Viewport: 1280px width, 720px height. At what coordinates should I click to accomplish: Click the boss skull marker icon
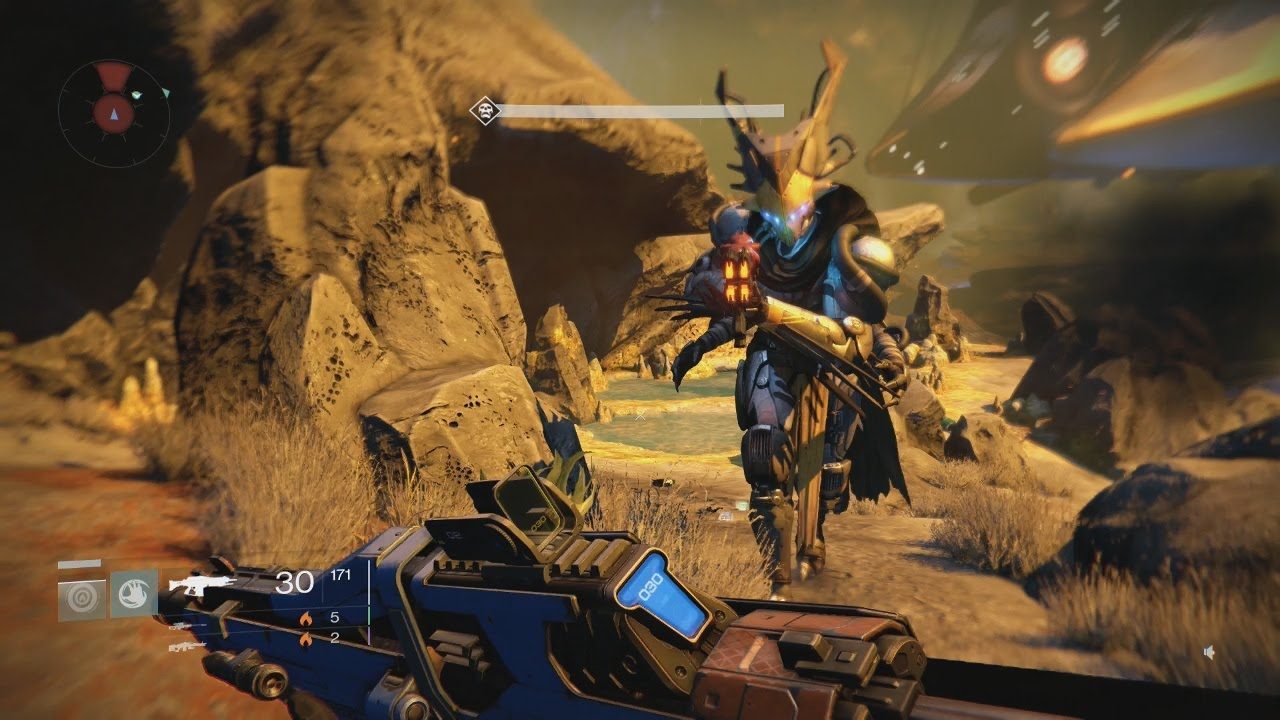coord(484,110)
